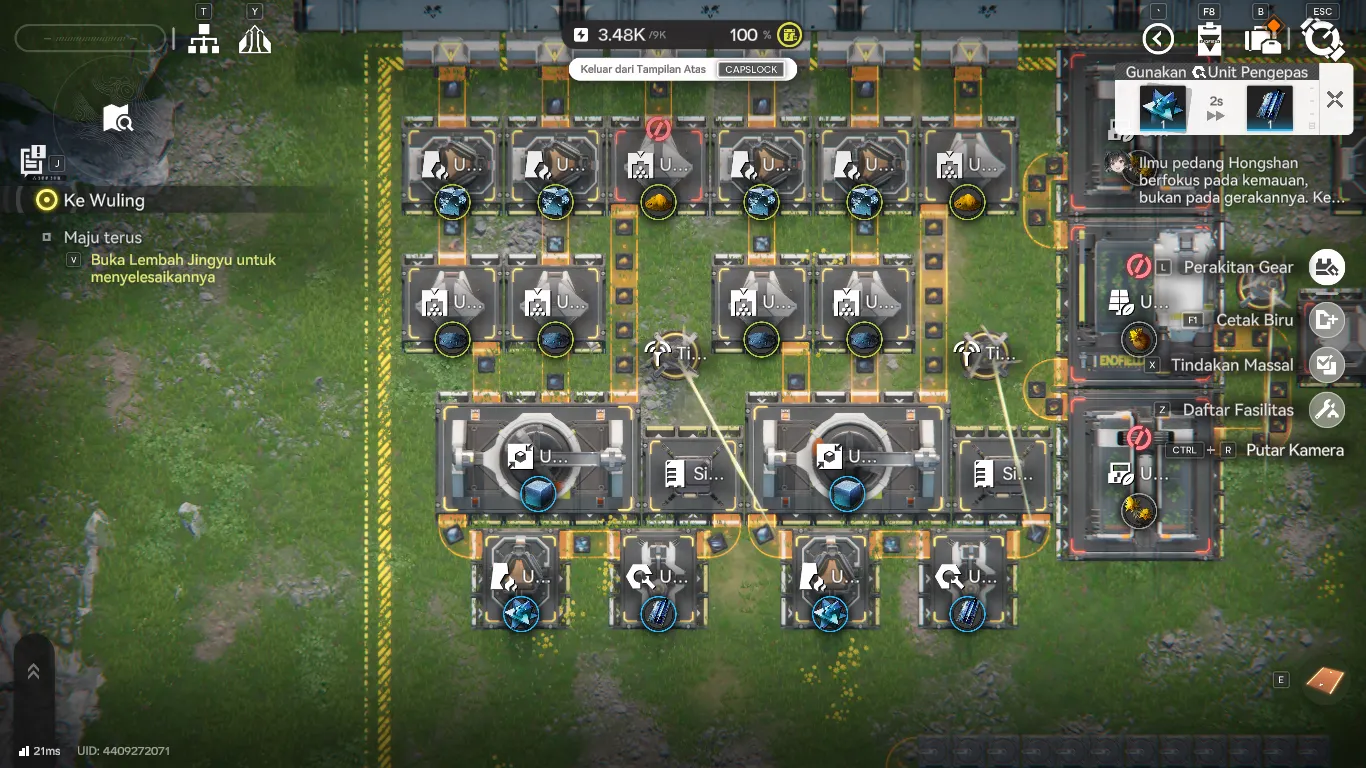Open the Daftar Fasilitas wrench icon
The height and width of the screenshot is (768, 1366).
(x=1327, y=409)
